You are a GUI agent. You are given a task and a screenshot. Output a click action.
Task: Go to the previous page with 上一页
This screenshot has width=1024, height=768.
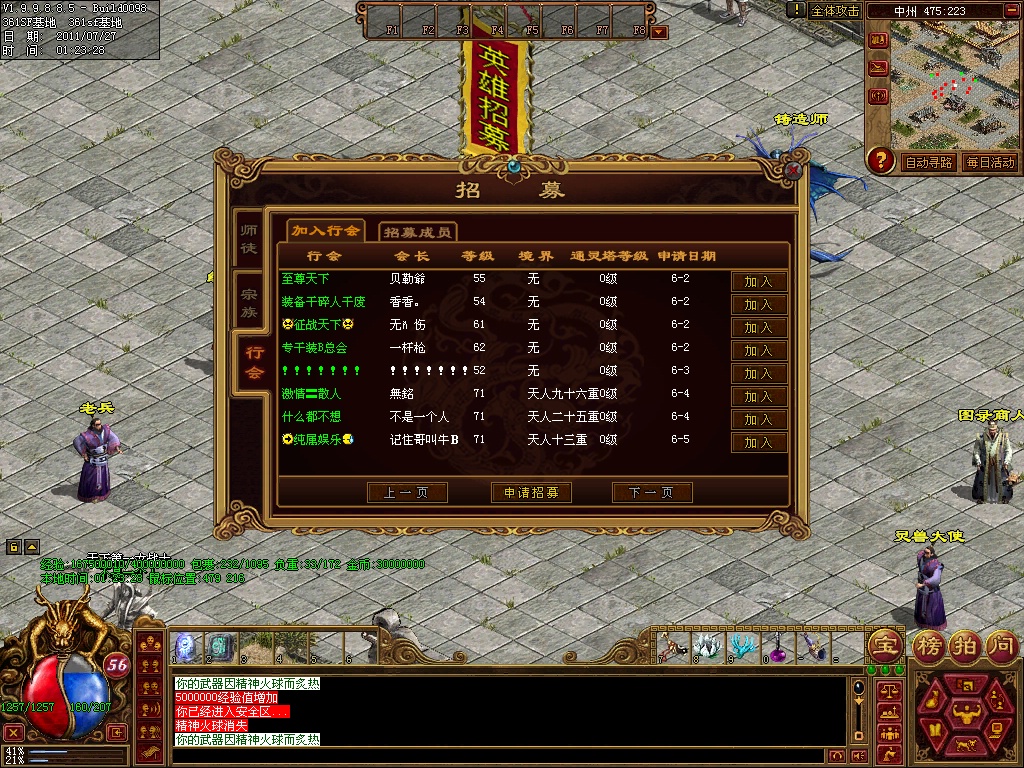click(407, 493)
